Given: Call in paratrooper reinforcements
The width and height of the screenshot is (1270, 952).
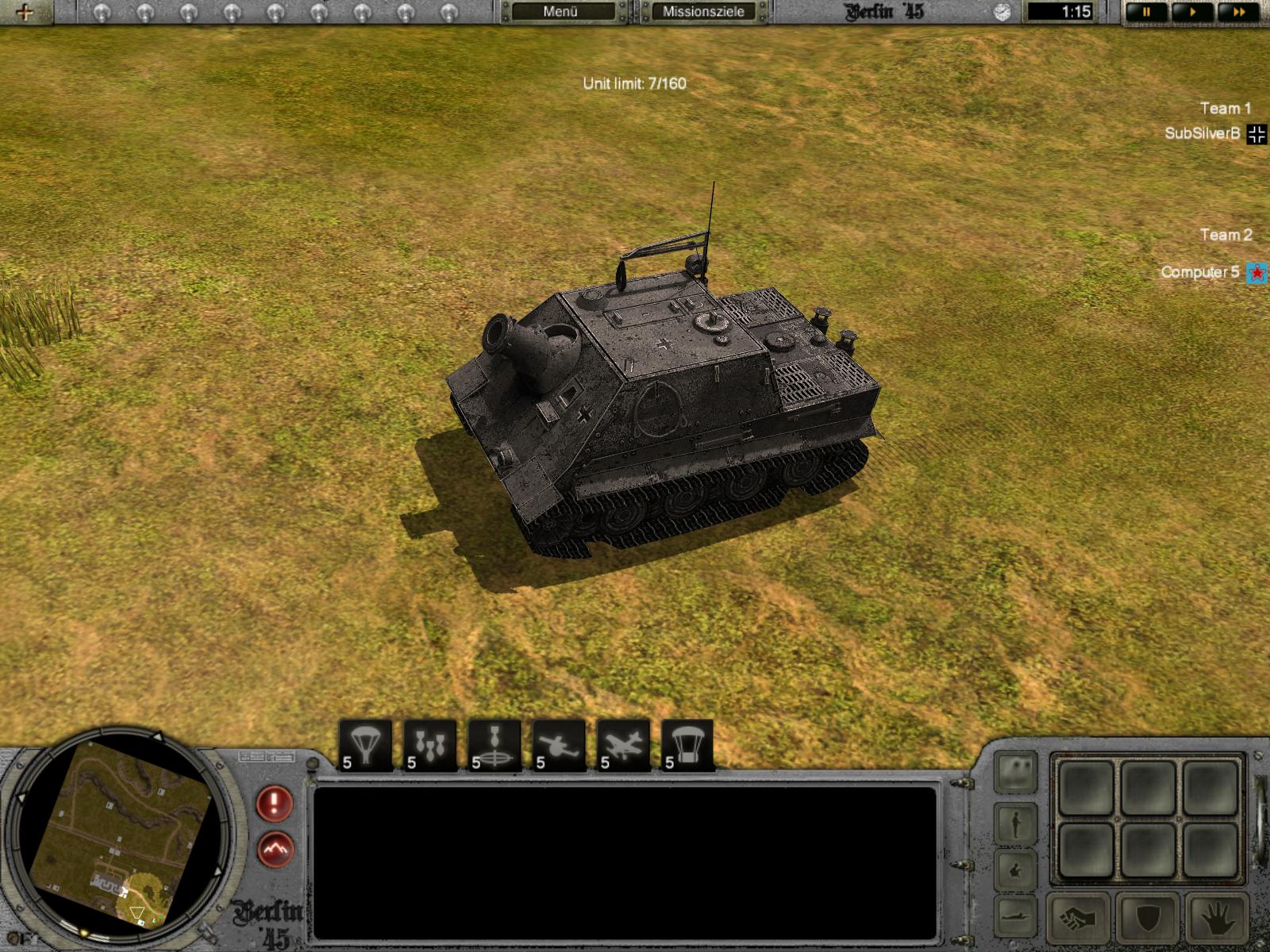Looking at the screenshot, I should click(366, 746).
